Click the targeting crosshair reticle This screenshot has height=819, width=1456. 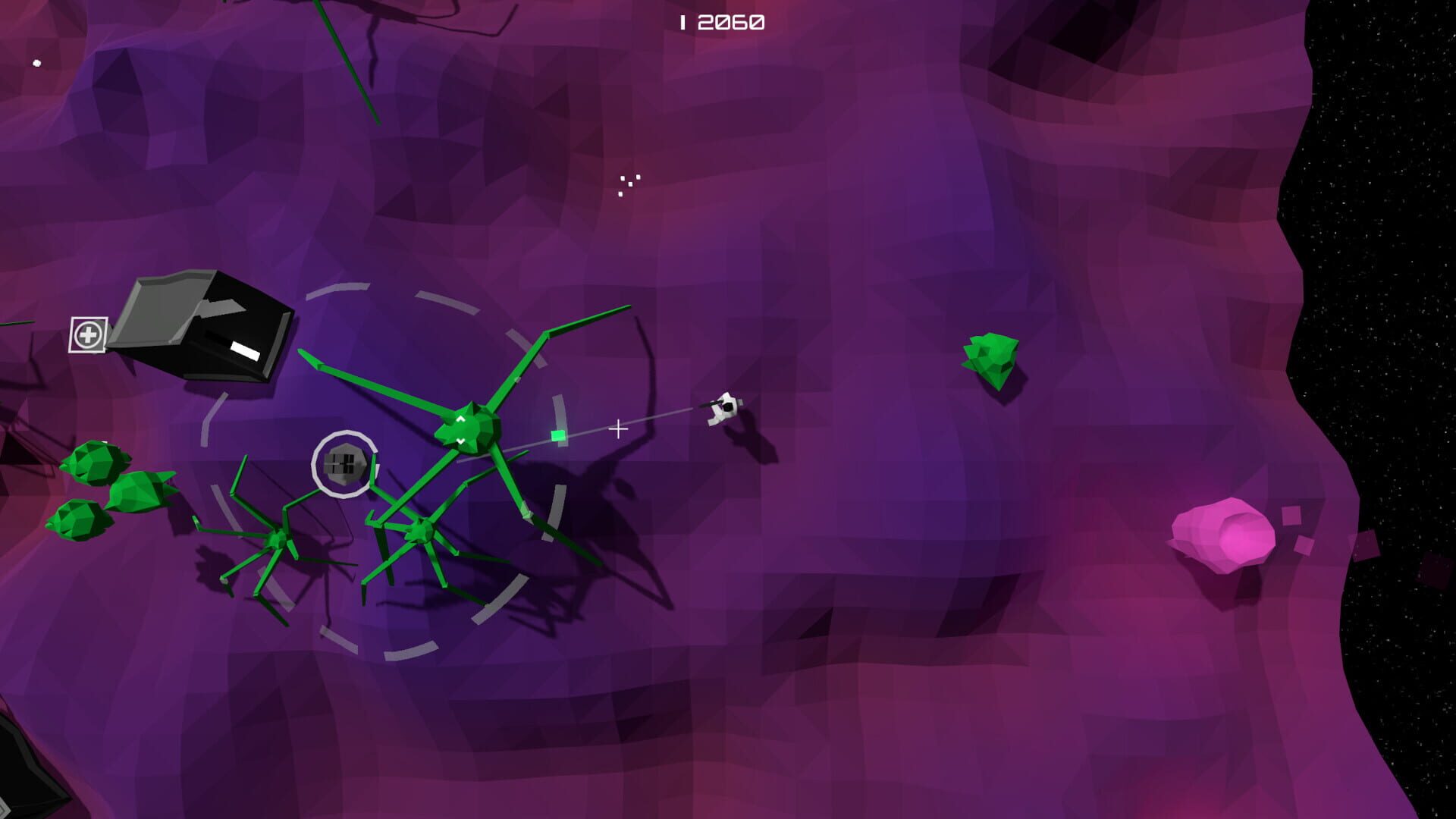point(618,428)
